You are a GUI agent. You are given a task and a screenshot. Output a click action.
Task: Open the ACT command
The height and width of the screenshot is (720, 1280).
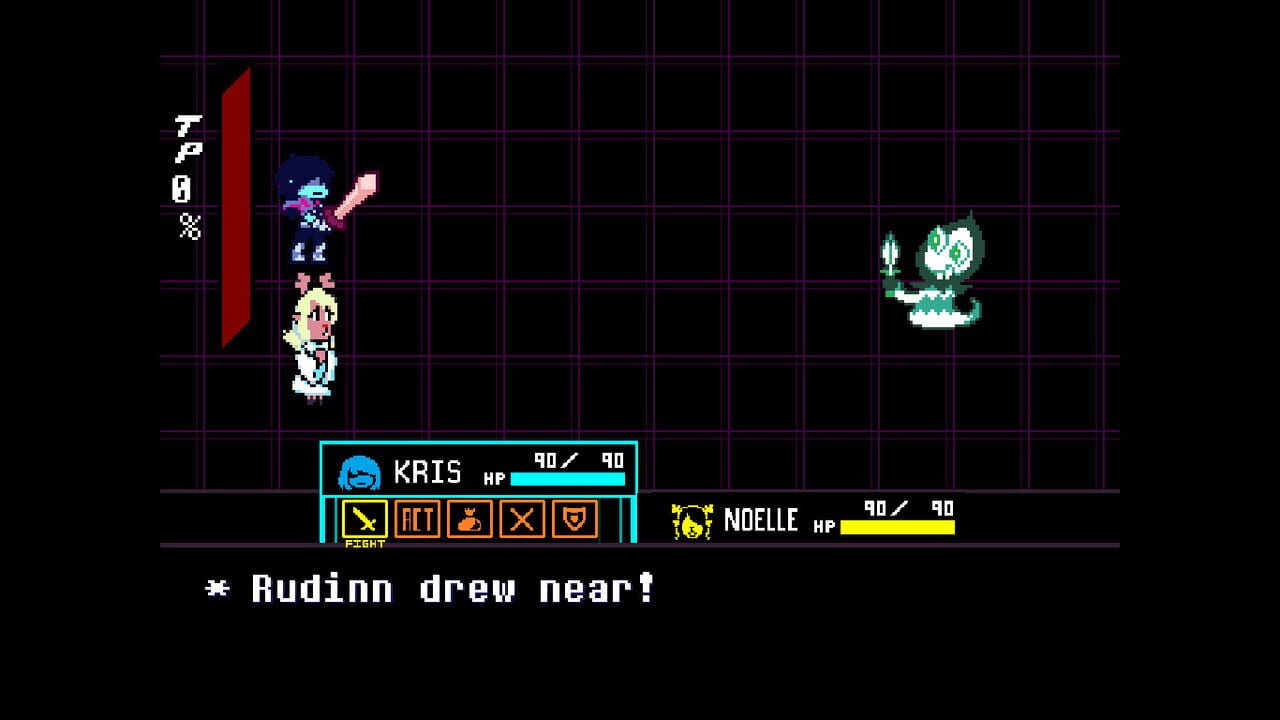pos(417,518)
